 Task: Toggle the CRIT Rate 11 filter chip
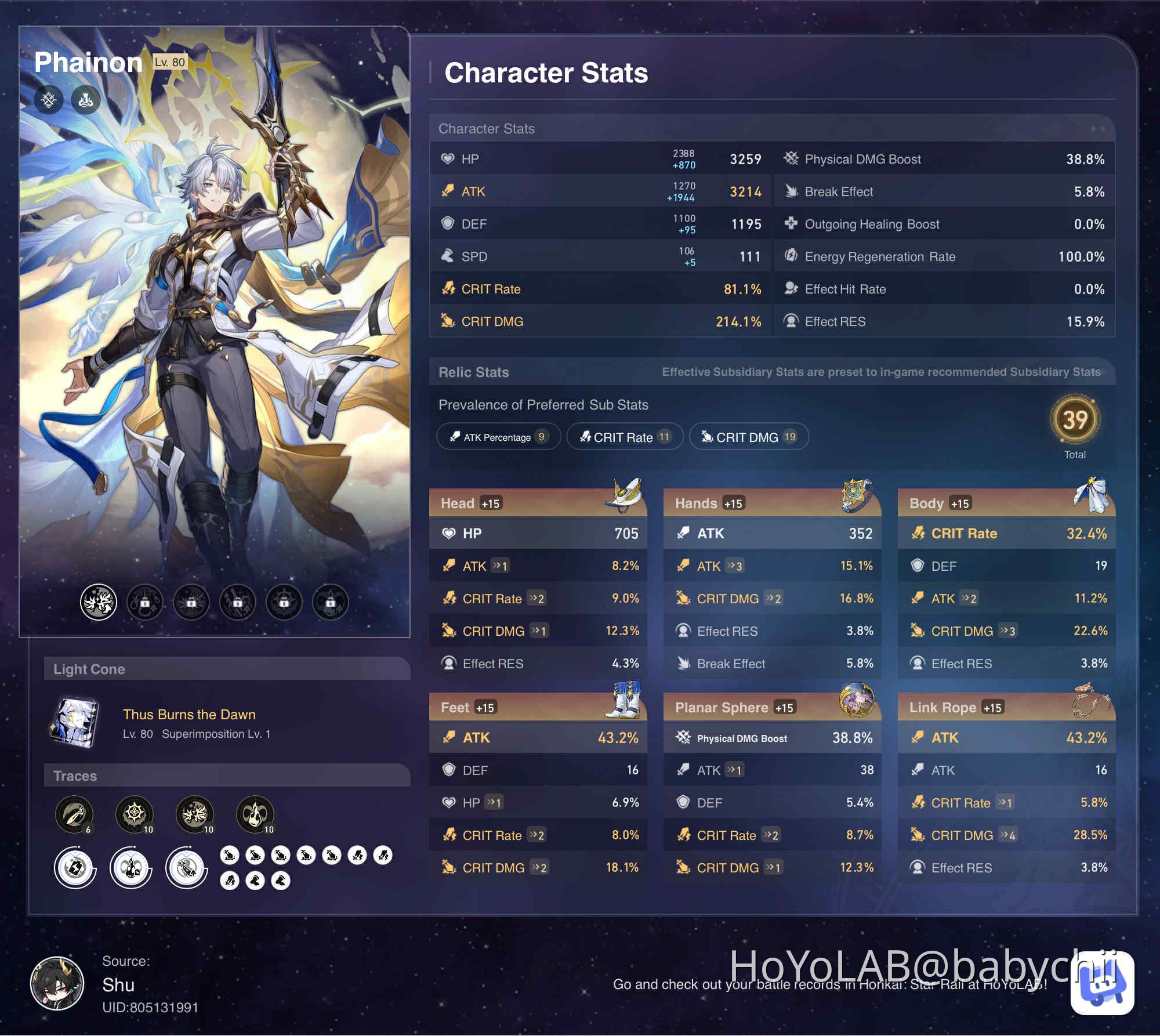625,437
